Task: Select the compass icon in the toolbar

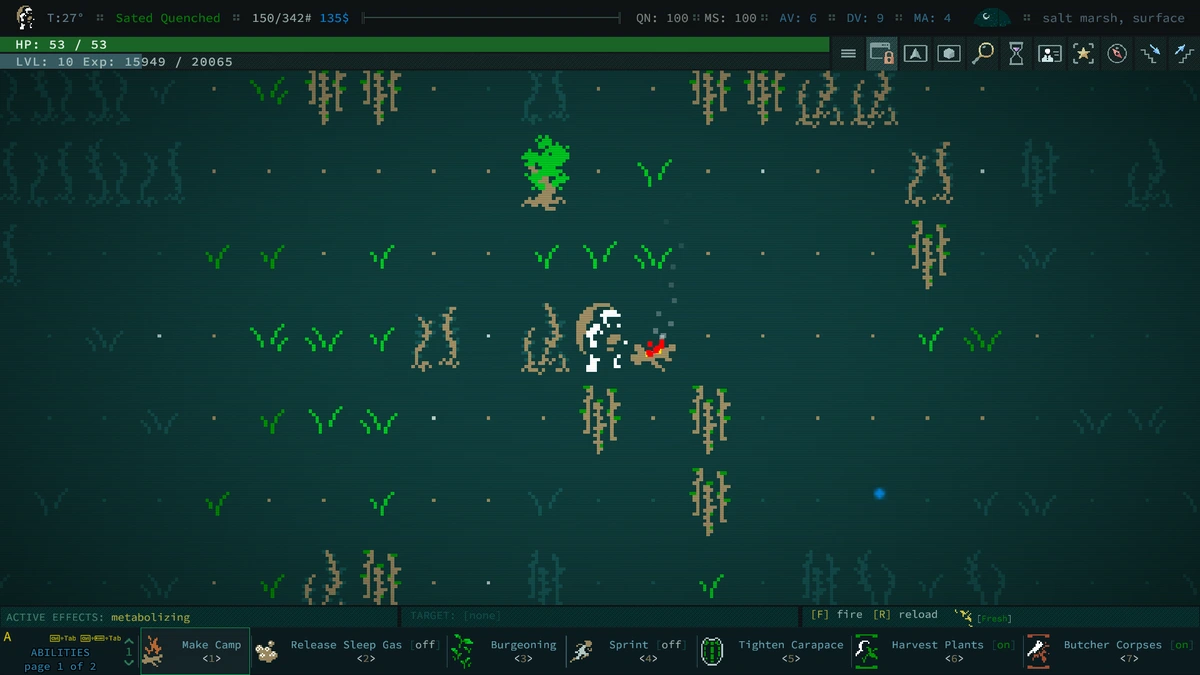Action: click(x=1117, y=54)
